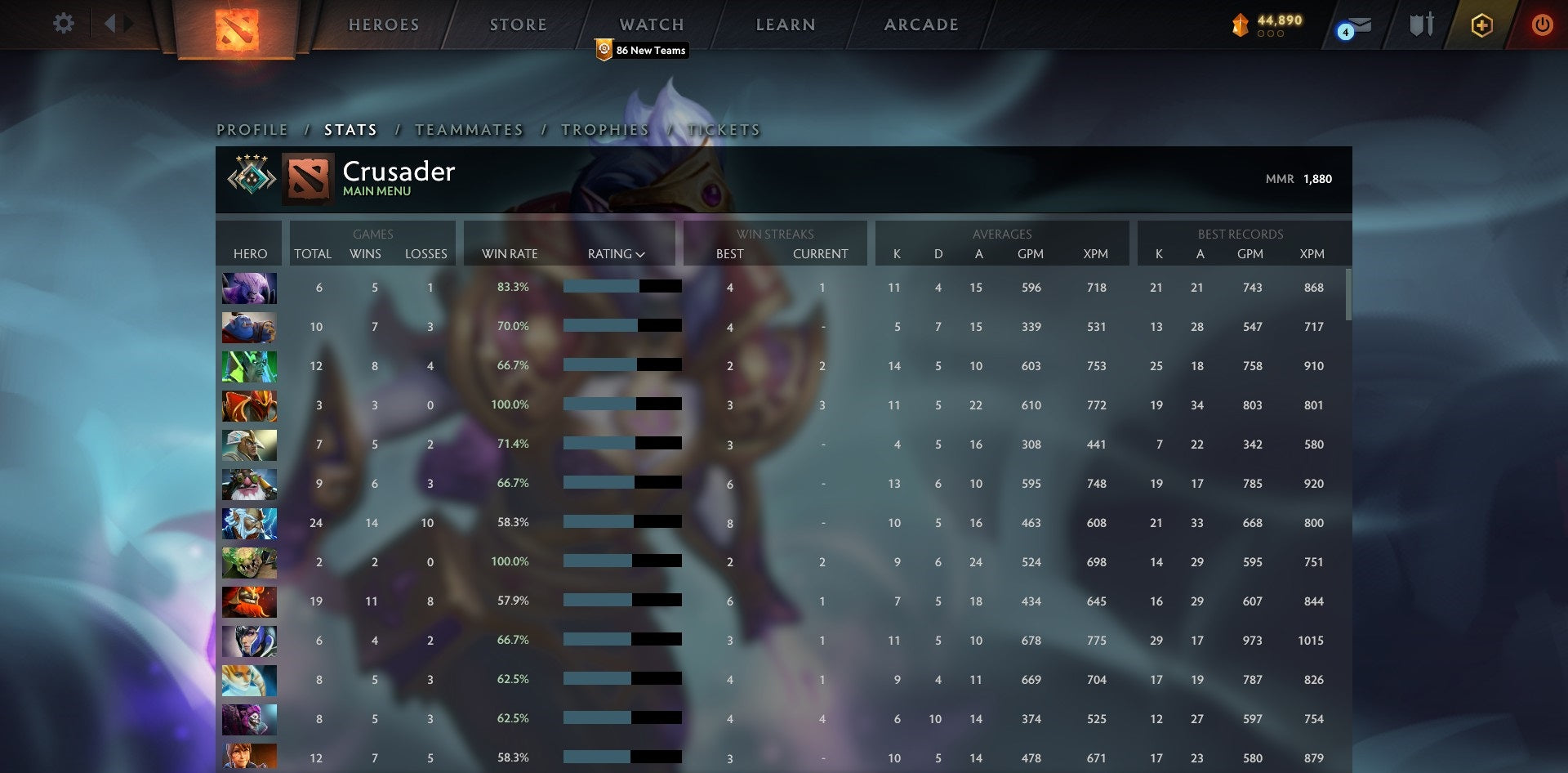This screenshot has width=1568, height=773.
Task: Select the Sniper hero portrait
Action: (x=249, y=483)
